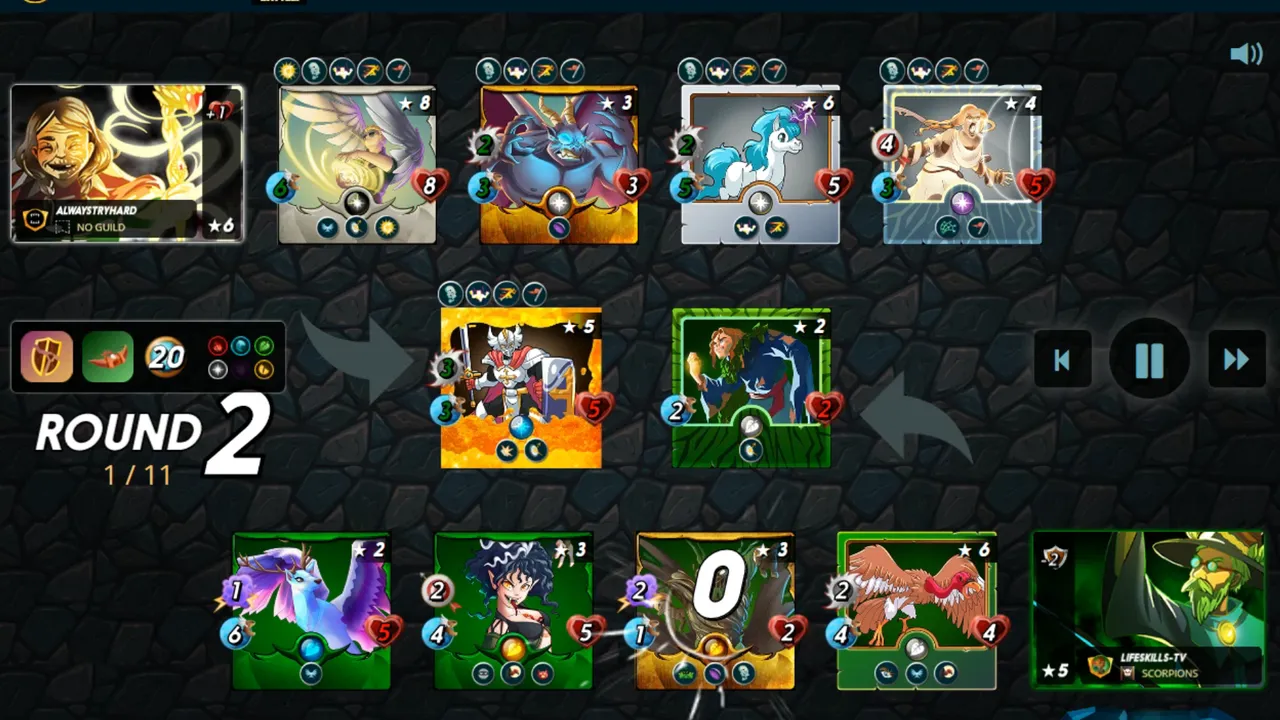The width and height of the screenshot is (1280, 720).
Task: Skip back to the previous round
Action: (1062, 360)
